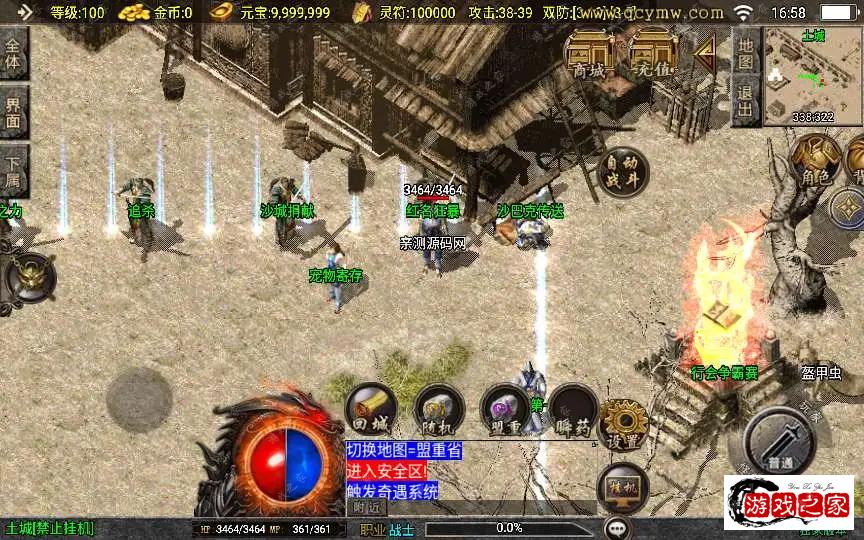Use the 盟重 teleport scroll

tap(504, 409)
